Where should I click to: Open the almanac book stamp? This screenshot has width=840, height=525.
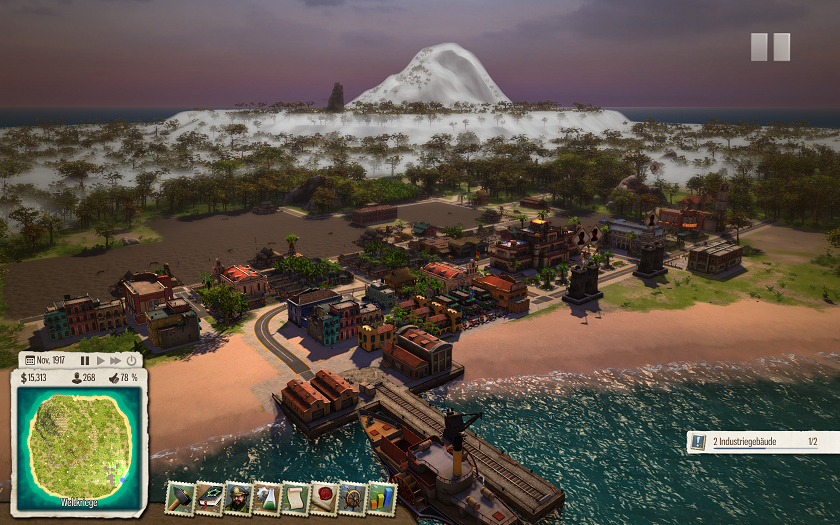[x=209, y=497]
